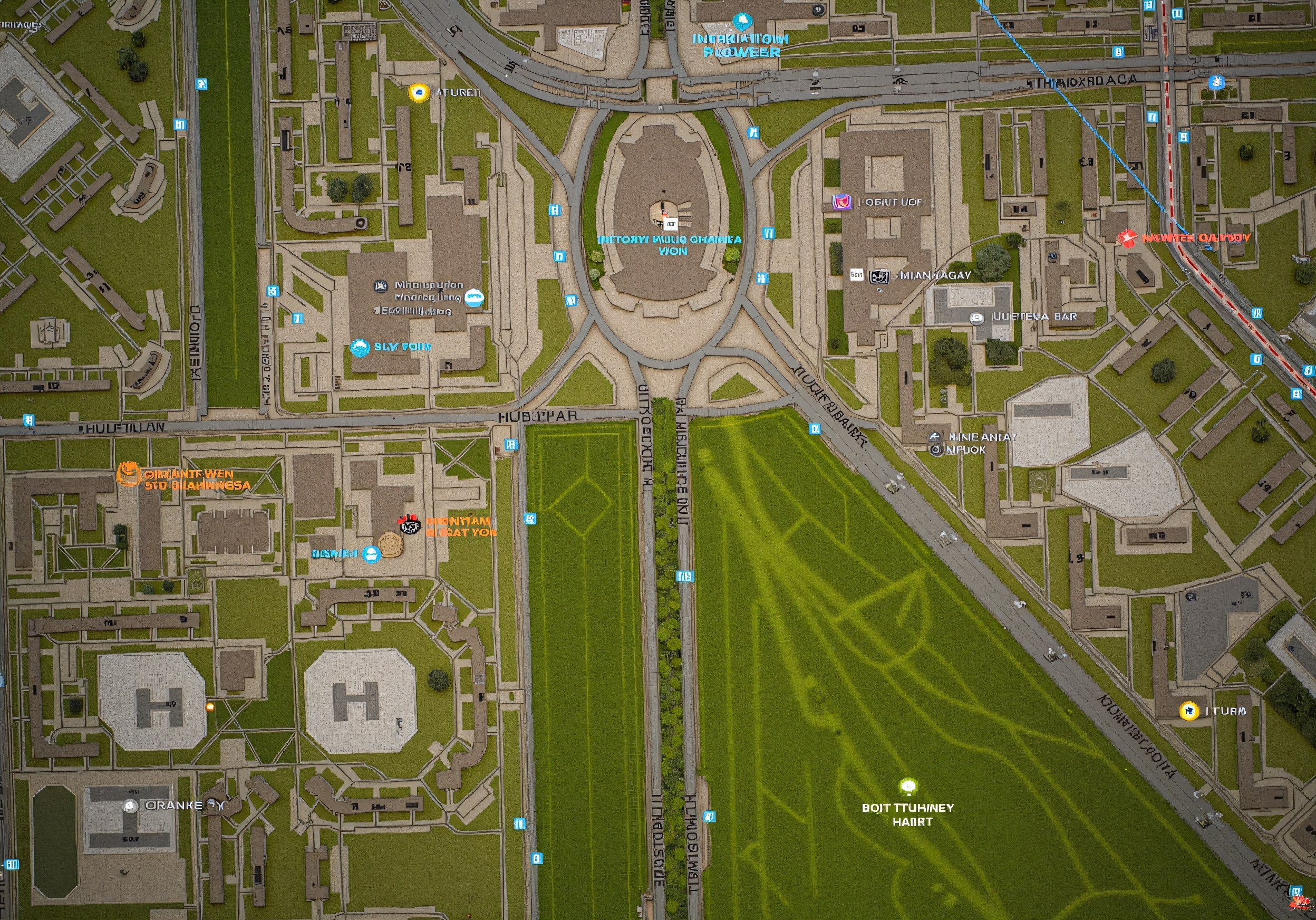Select the yellow ITURM map marker

[1188, 711]
